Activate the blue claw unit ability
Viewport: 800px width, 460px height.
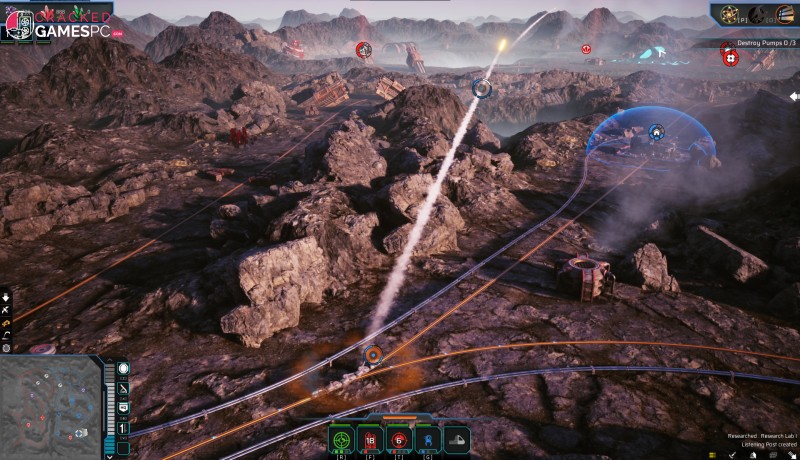pos(427,439)
